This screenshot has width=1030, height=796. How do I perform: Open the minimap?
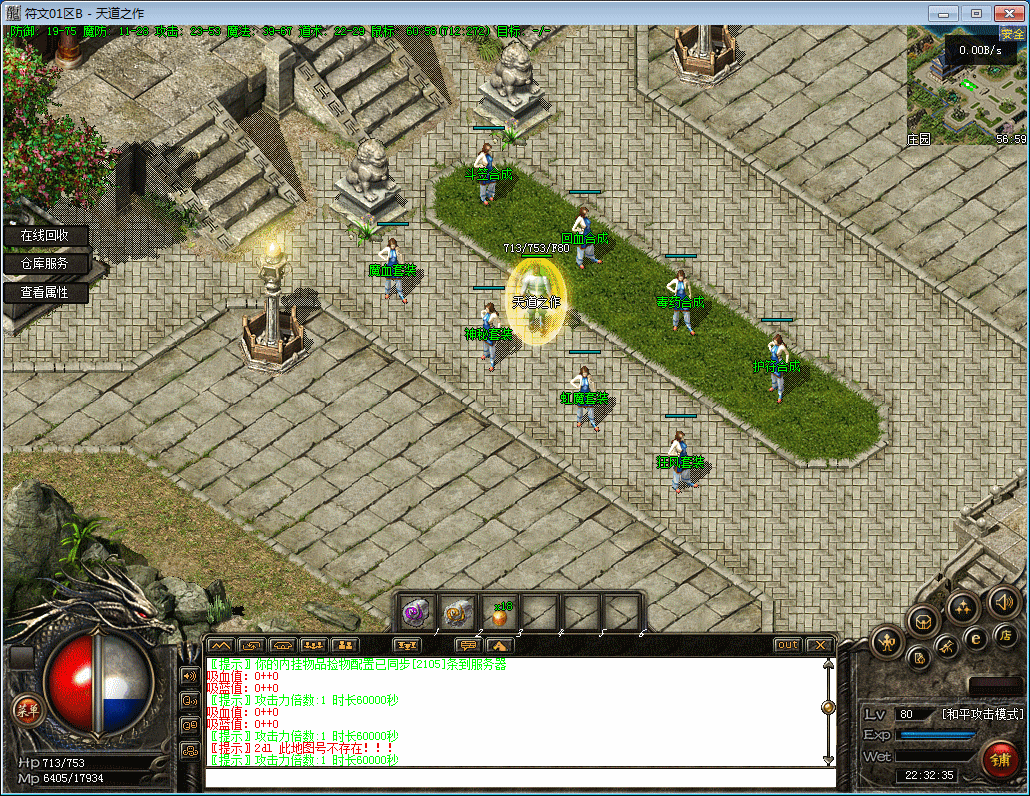coord(966,86)
